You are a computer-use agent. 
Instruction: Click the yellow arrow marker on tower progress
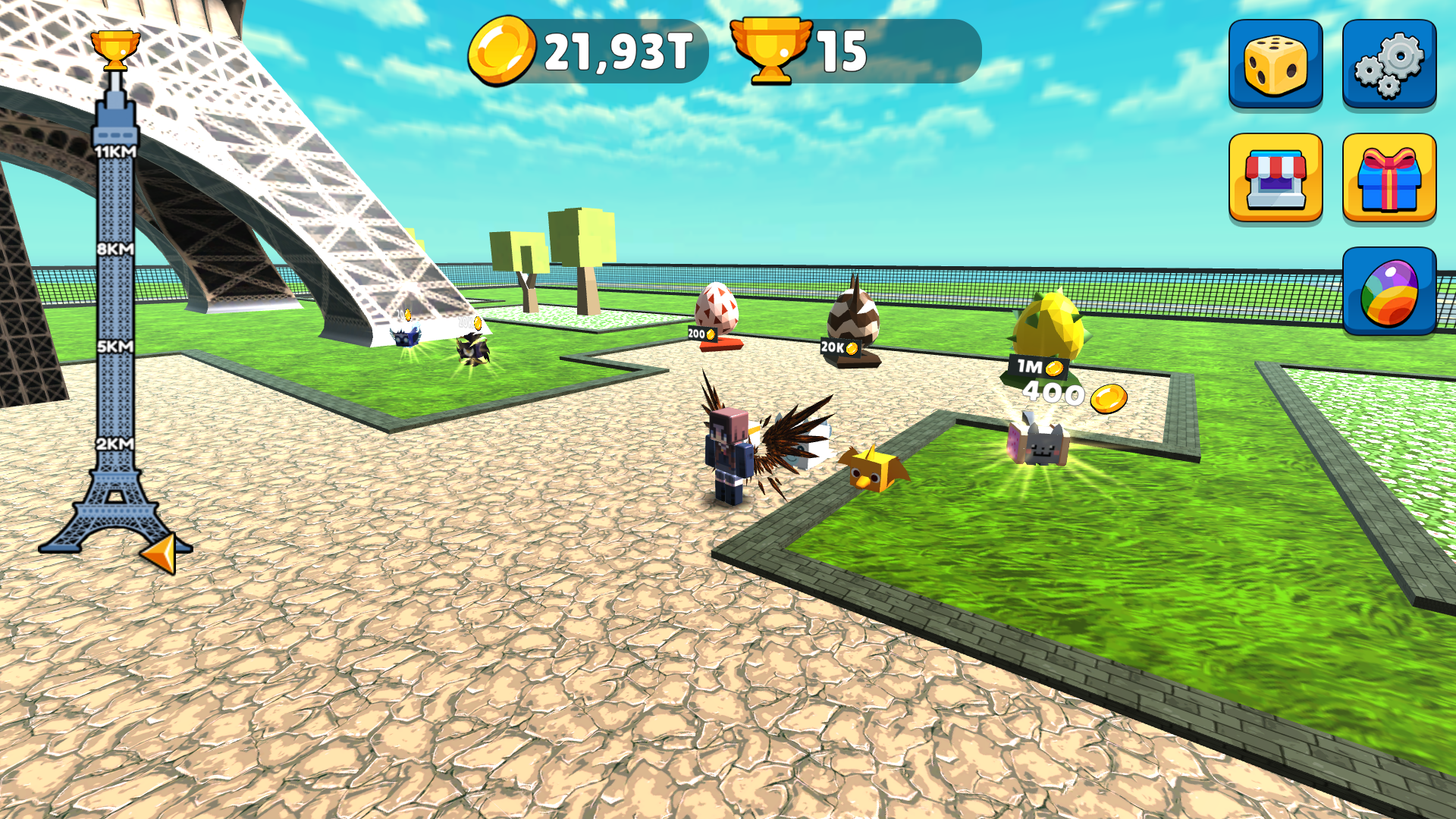pyautogui.click(x=163, y=550)
